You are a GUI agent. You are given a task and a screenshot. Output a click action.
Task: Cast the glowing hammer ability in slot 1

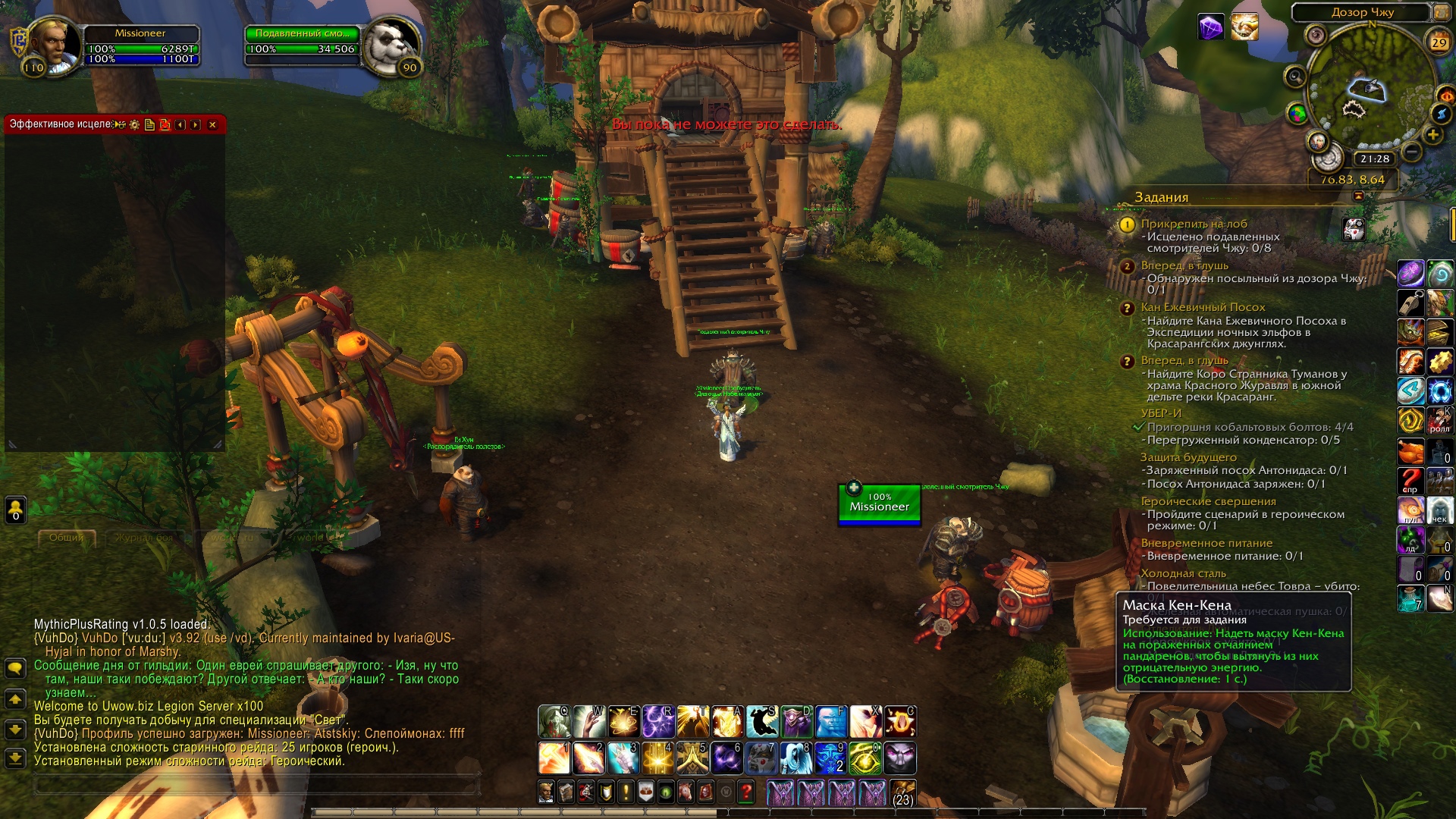click(x=554, y=758)
